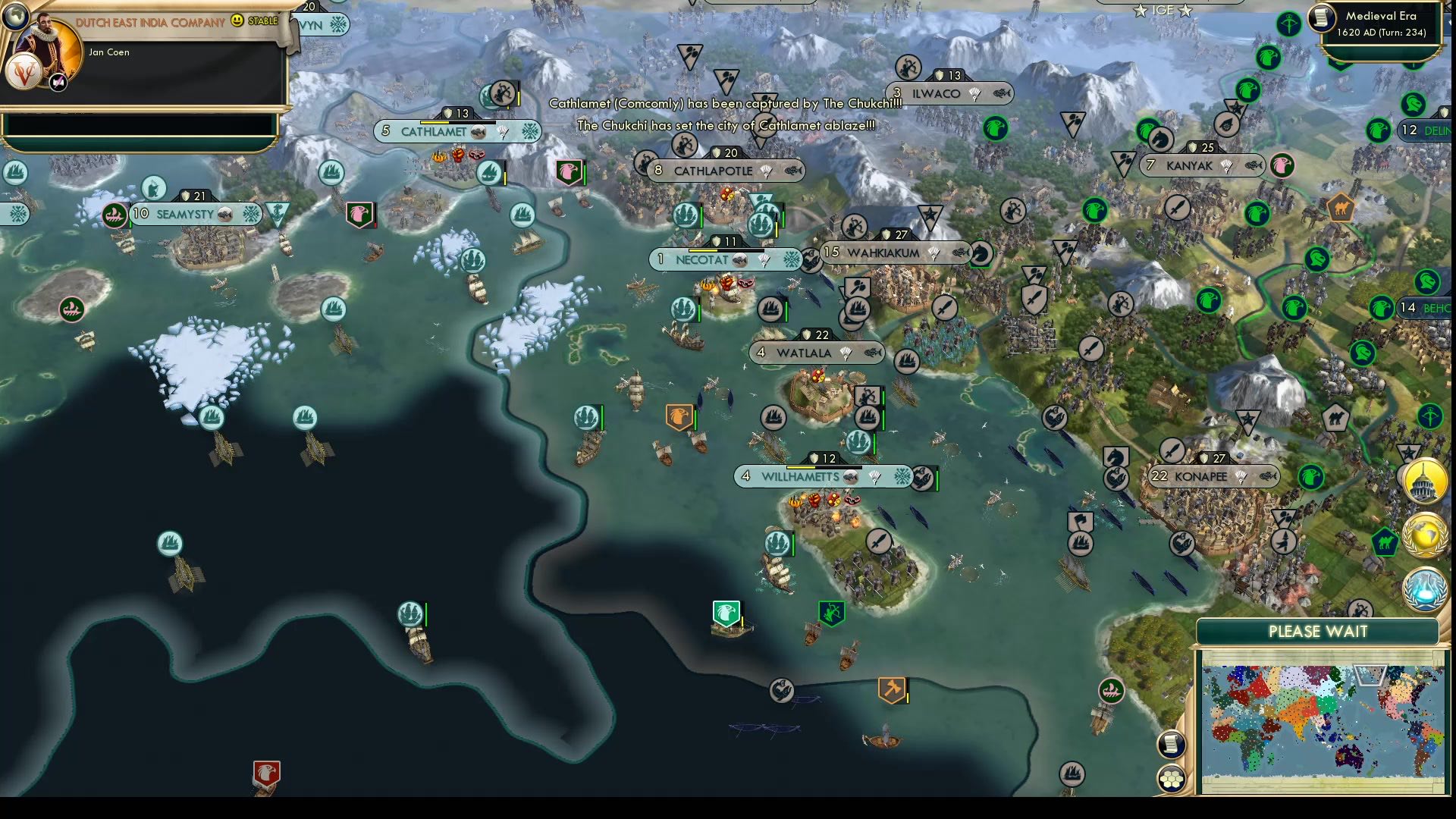Screen dimensions: 1456x819
Task: Select the green horseman unit flag near Kanyak
Action: point(1158,140)
